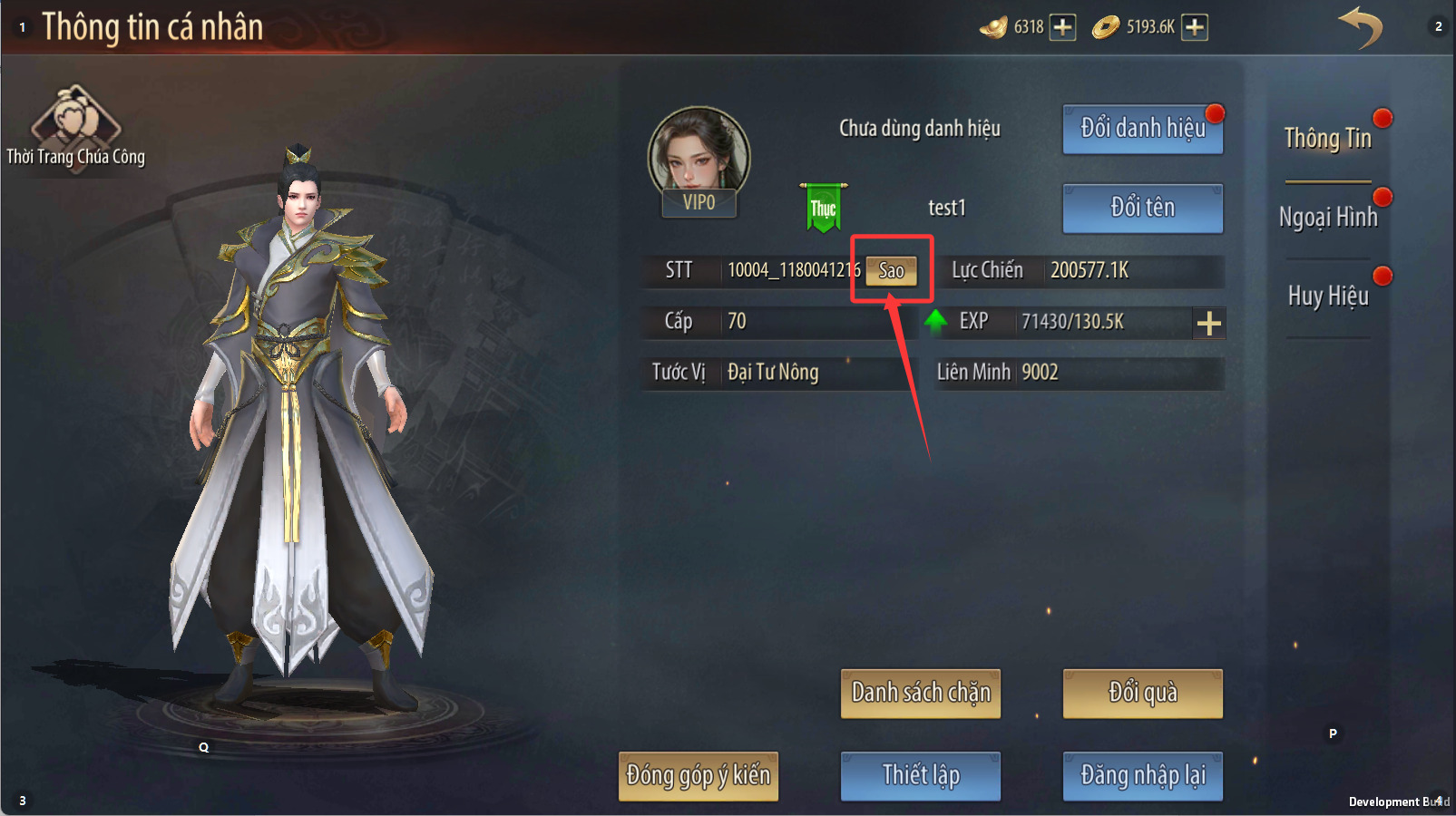Switch to the Huy Hiệu tab
Viewport: 1456px width, 816px height.
(1327, 296)
